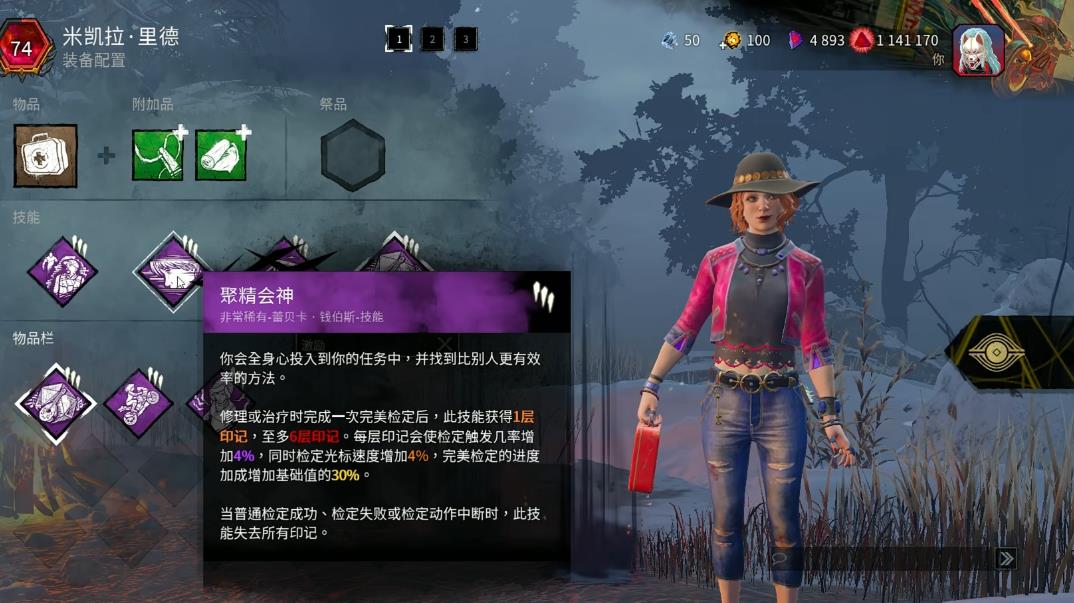
Task: Click the chat arrow button
Action: click(x=1006, y=559)
